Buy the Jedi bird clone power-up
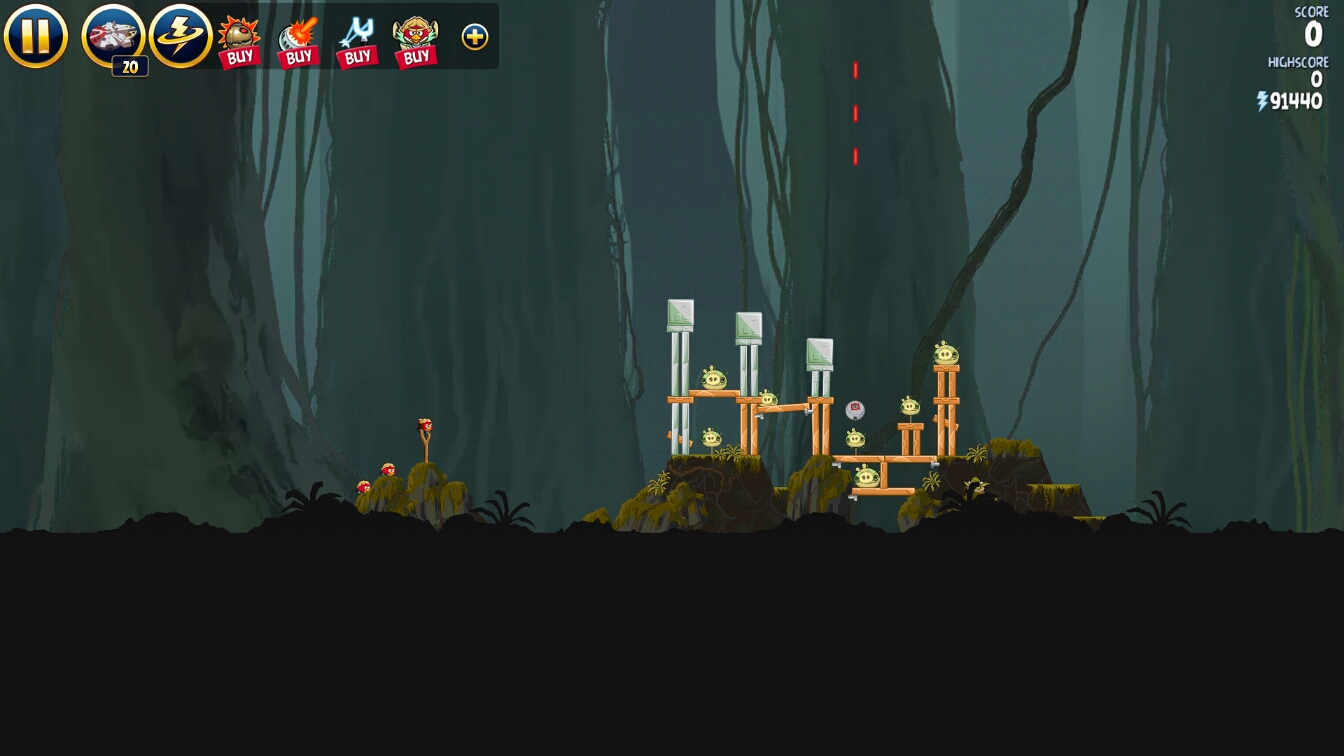1344x756 pixels. pos(415,40)
